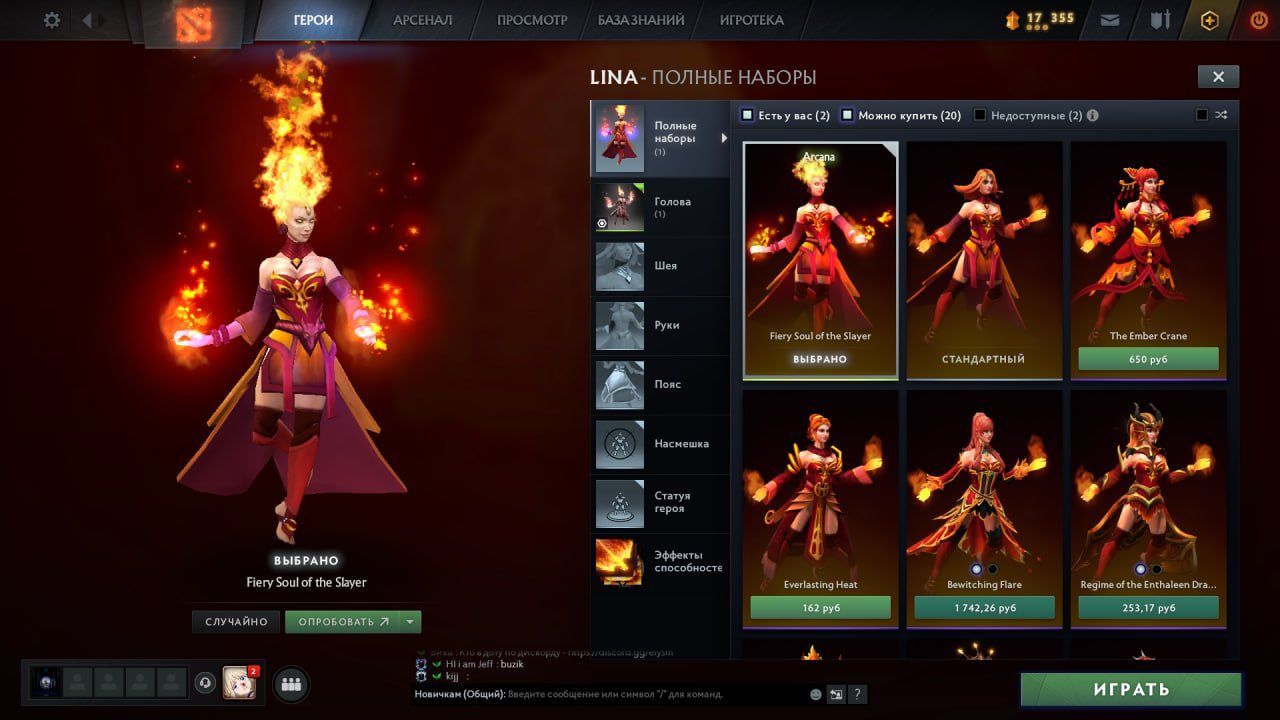Toggle the 'Есть у вас' filter

click(747, 115)
